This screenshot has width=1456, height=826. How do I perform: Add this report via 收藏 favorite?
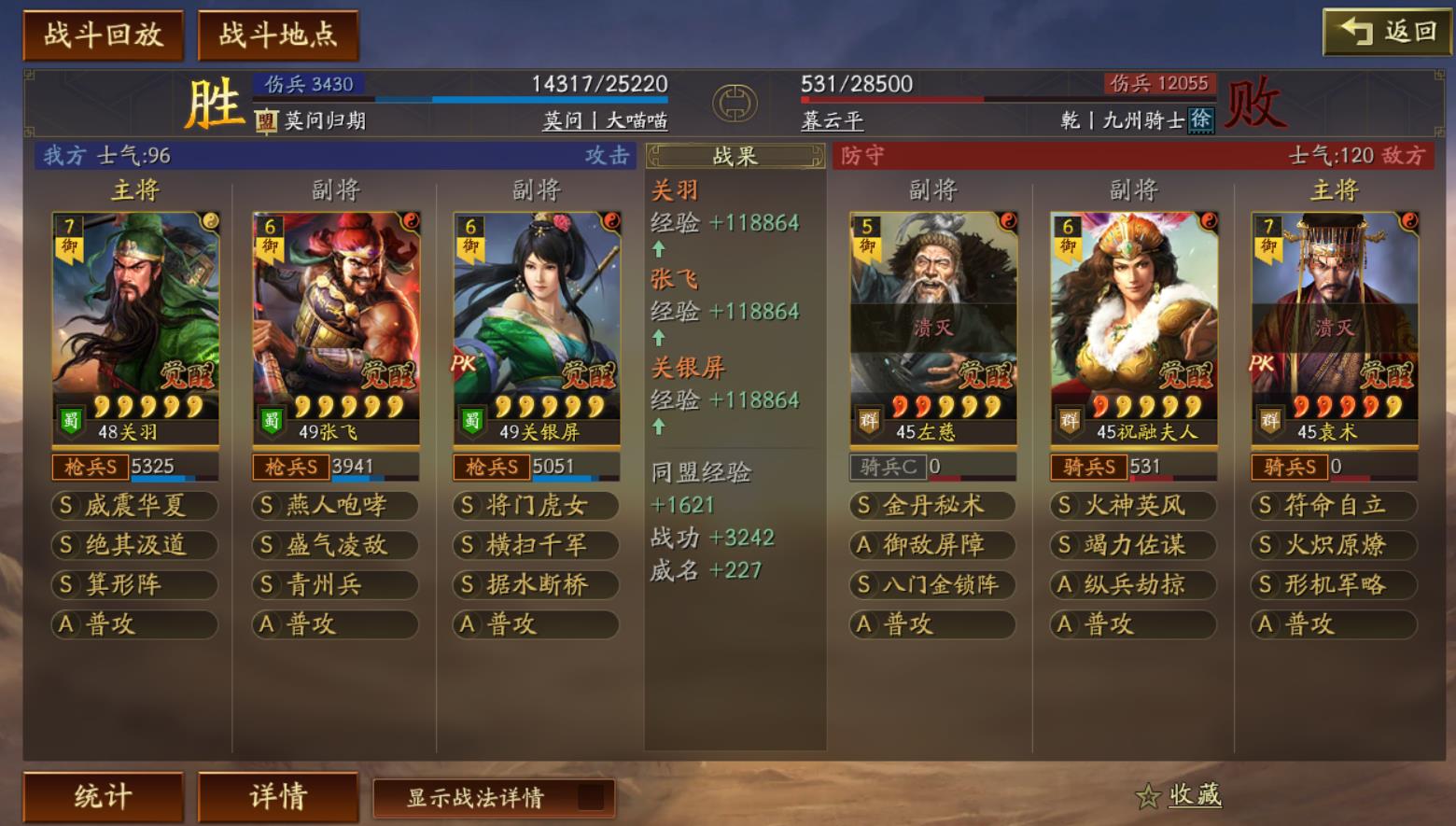pos(1180,795)
